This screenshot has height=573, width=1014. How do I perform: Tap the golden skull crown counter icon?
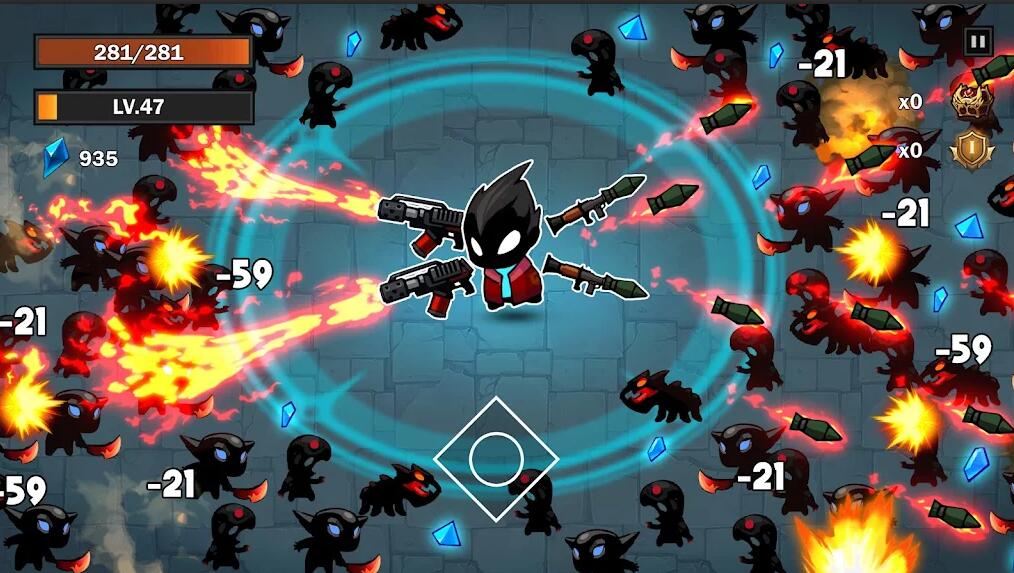click(969, 100)
